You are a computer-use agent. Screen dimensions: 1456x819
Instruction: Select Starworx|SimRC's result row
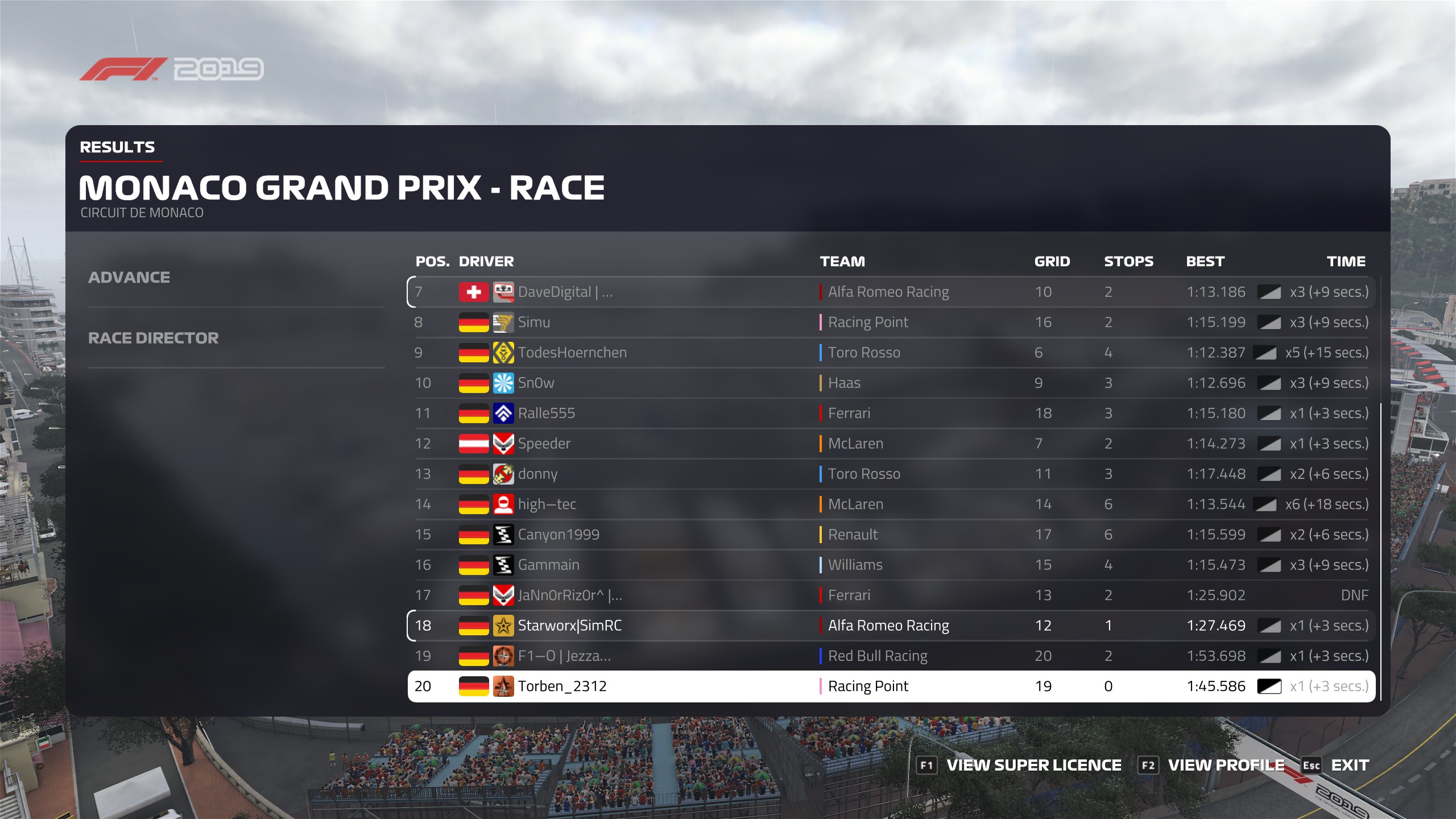point(891,626)
